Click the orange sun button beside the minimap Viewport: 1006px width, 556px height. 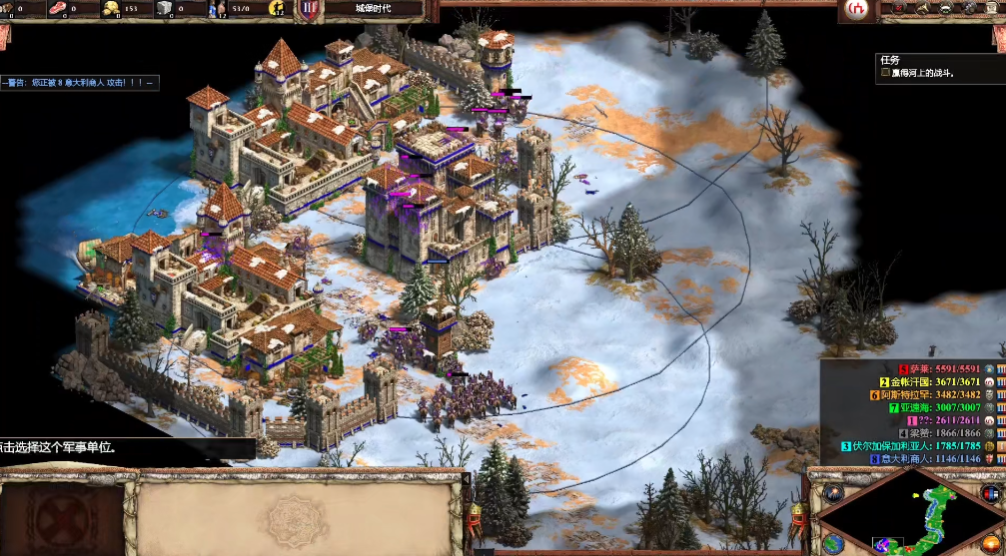click(x=990, y=543)
